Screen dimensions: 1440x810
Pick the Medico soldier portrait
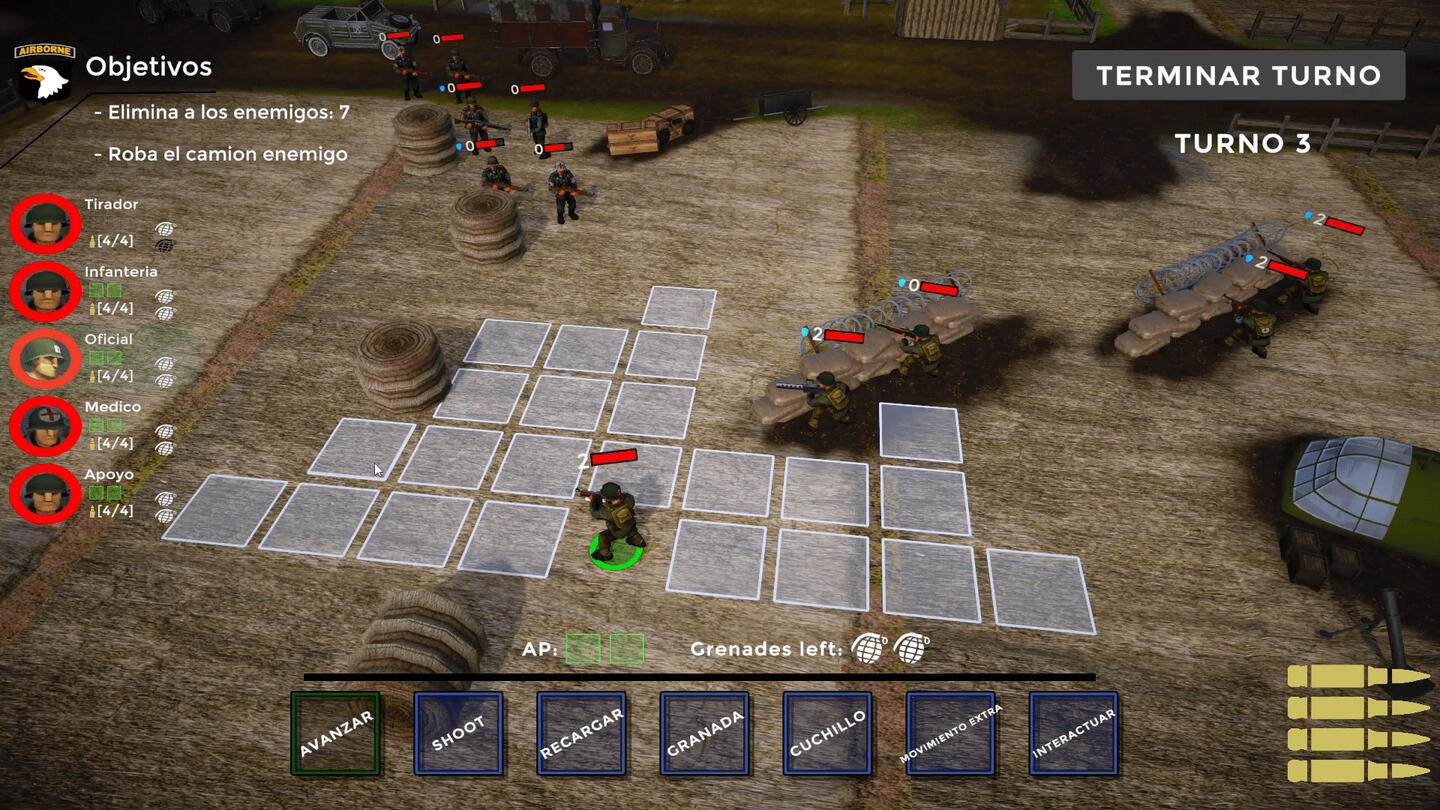tap(46, 426)
